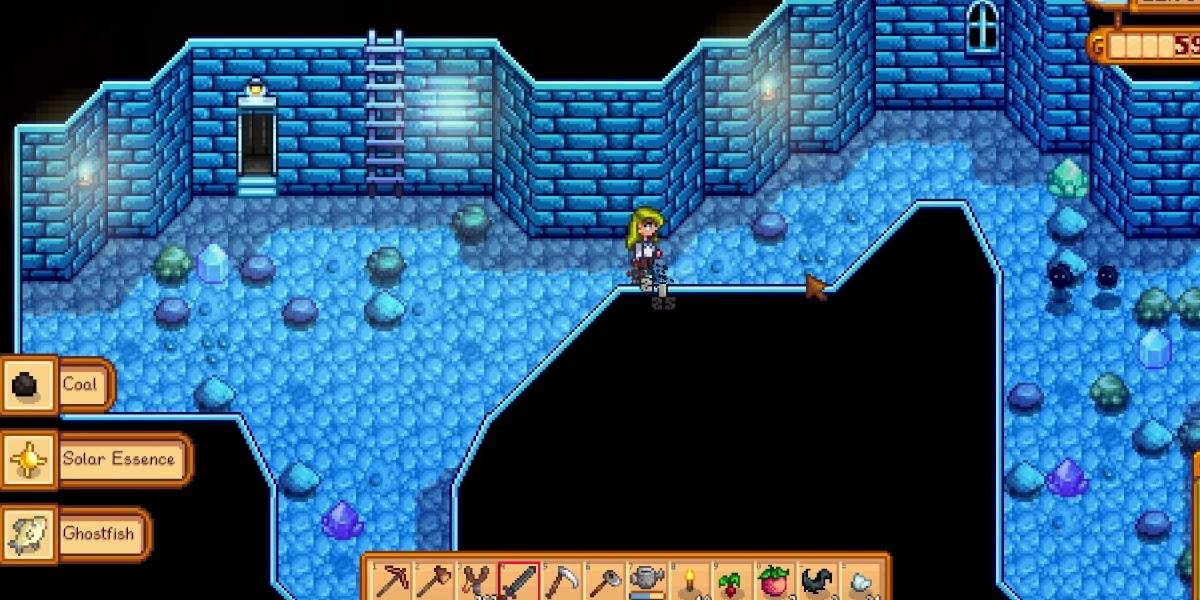
Task: Pick the hoe from the hotbar
Action: coord(604,581)
